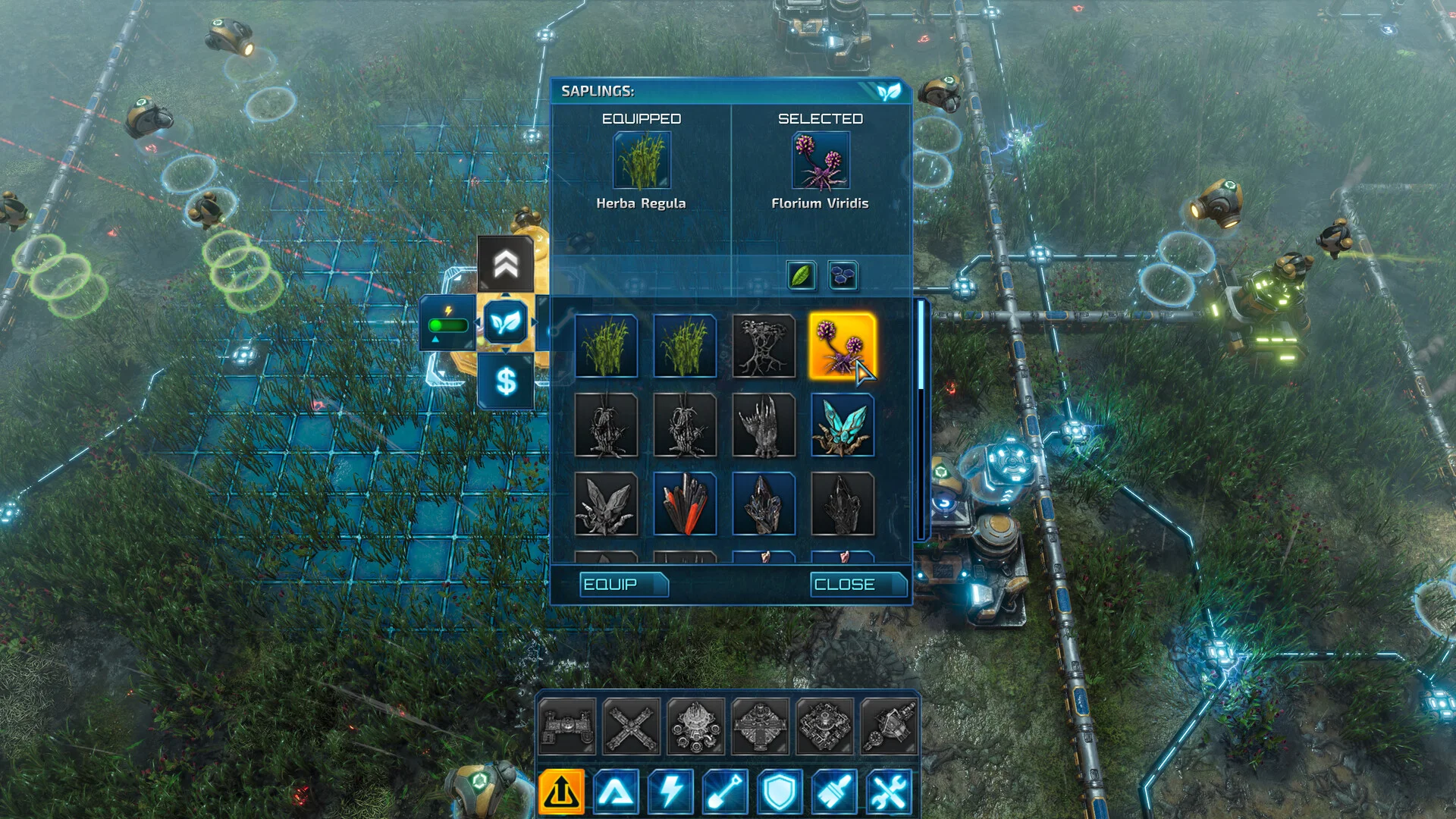Click the saplings panel scrollbar
This screenshot has height=819, width=1456.
click(921, 345)
